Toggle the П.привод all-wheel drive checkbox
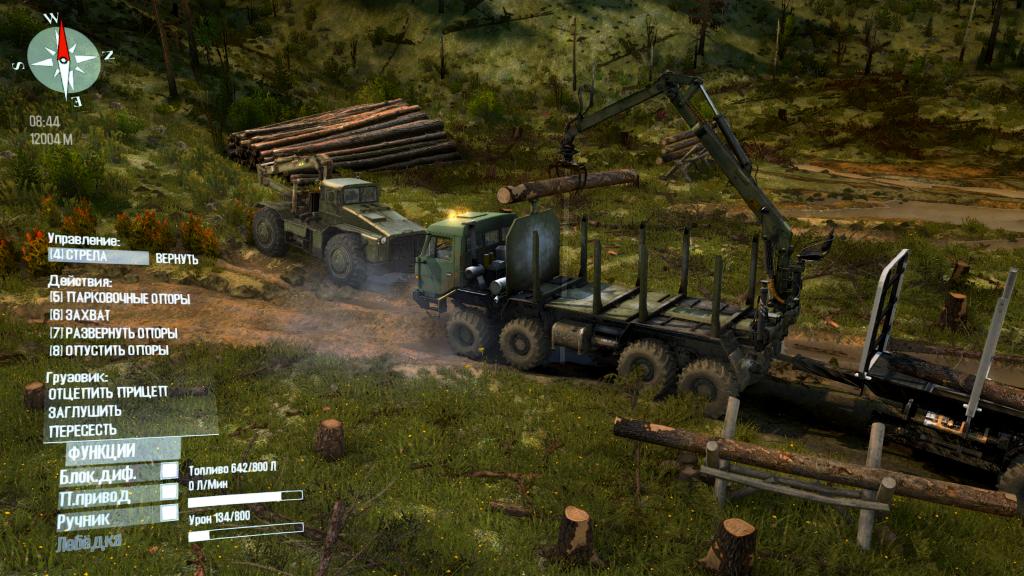Image resolution: width=1024 pixels, height=576 pixels. coord(170,492)
